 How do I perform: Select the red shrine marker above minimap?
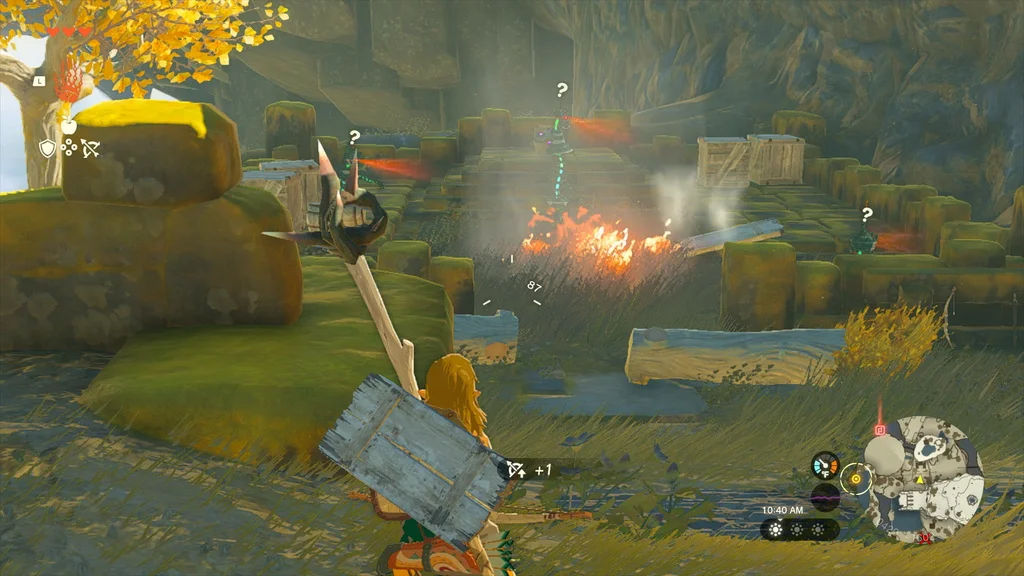pyautogui.click(x=880, y=430)
